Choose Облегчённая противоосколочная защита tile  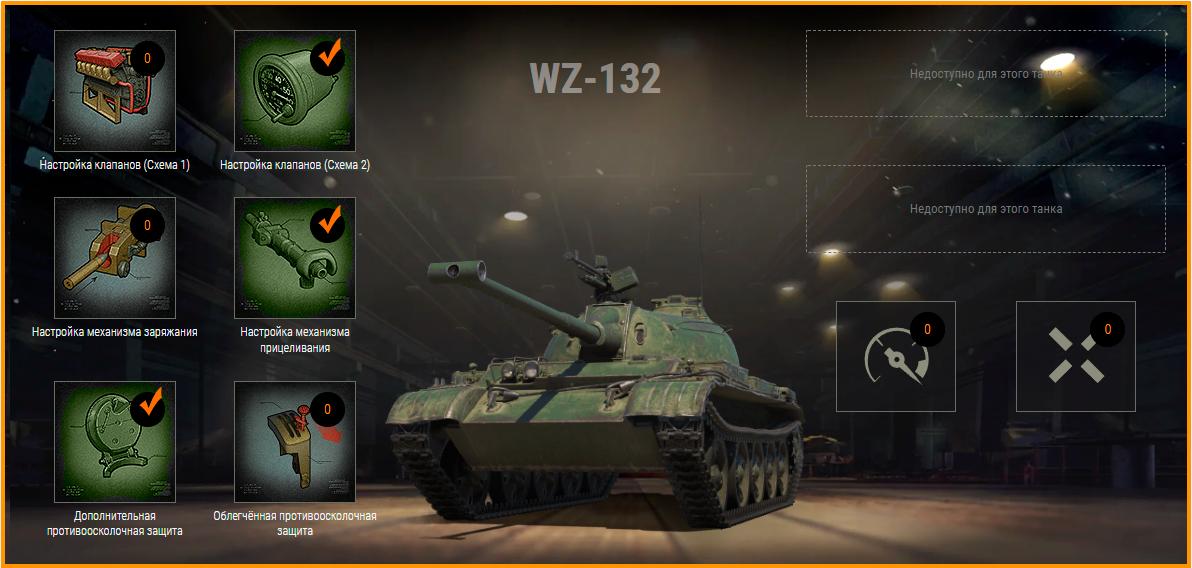295,441
